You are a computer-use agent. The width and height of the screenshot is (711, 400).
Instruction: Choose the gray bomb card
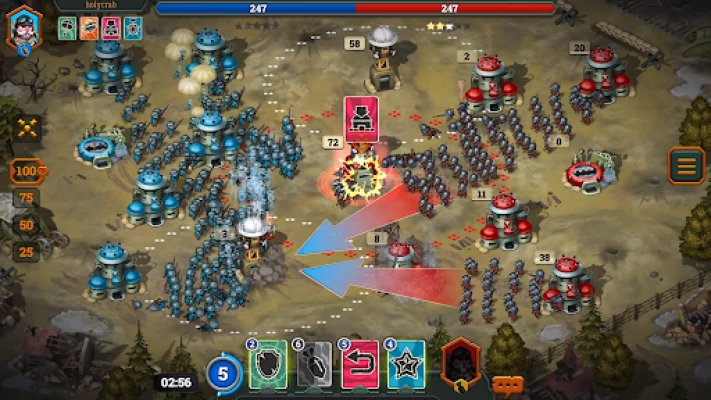coord(313,365)
